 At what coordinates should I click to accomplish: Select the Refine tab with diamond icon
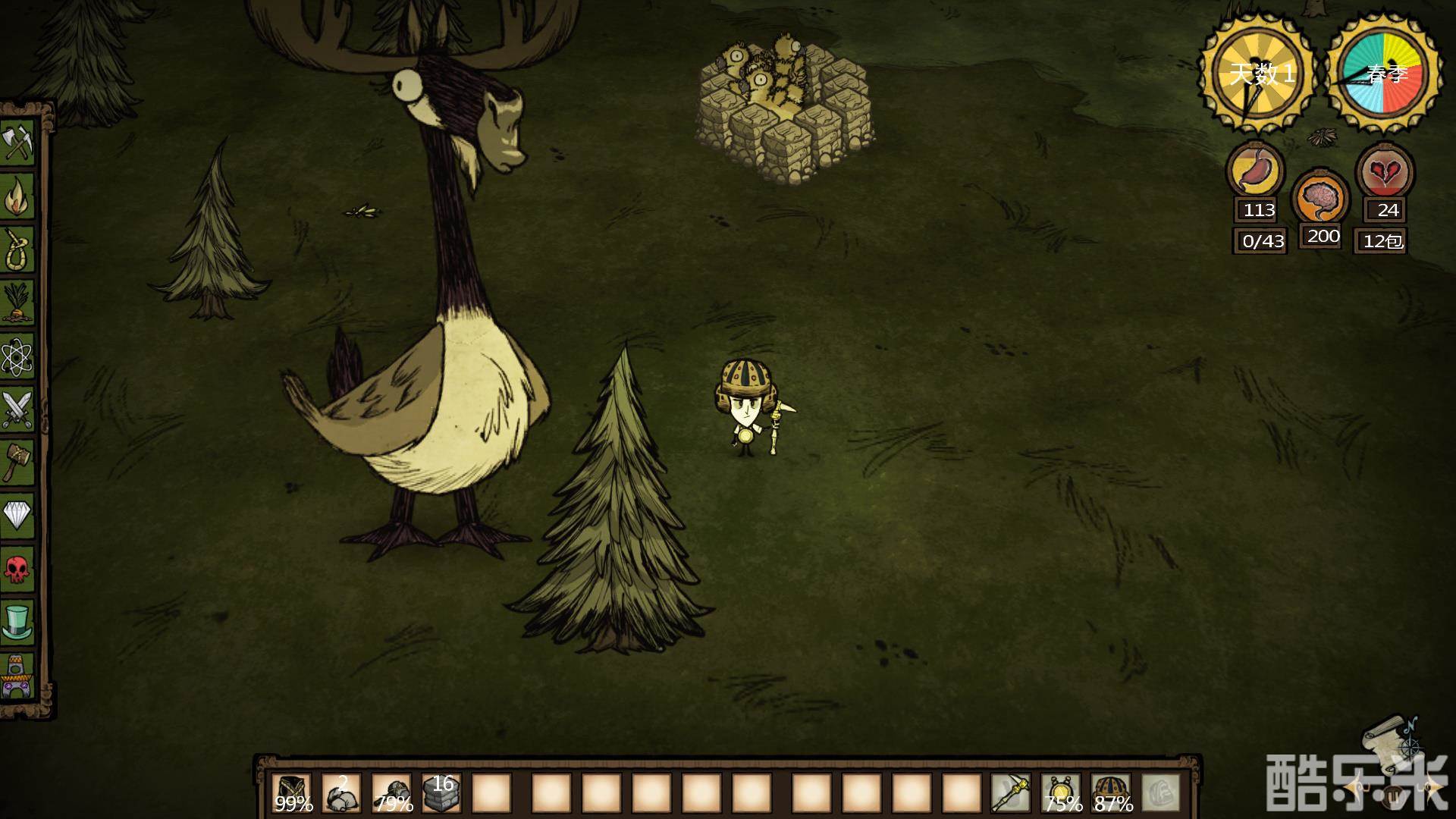pos(17,516)
